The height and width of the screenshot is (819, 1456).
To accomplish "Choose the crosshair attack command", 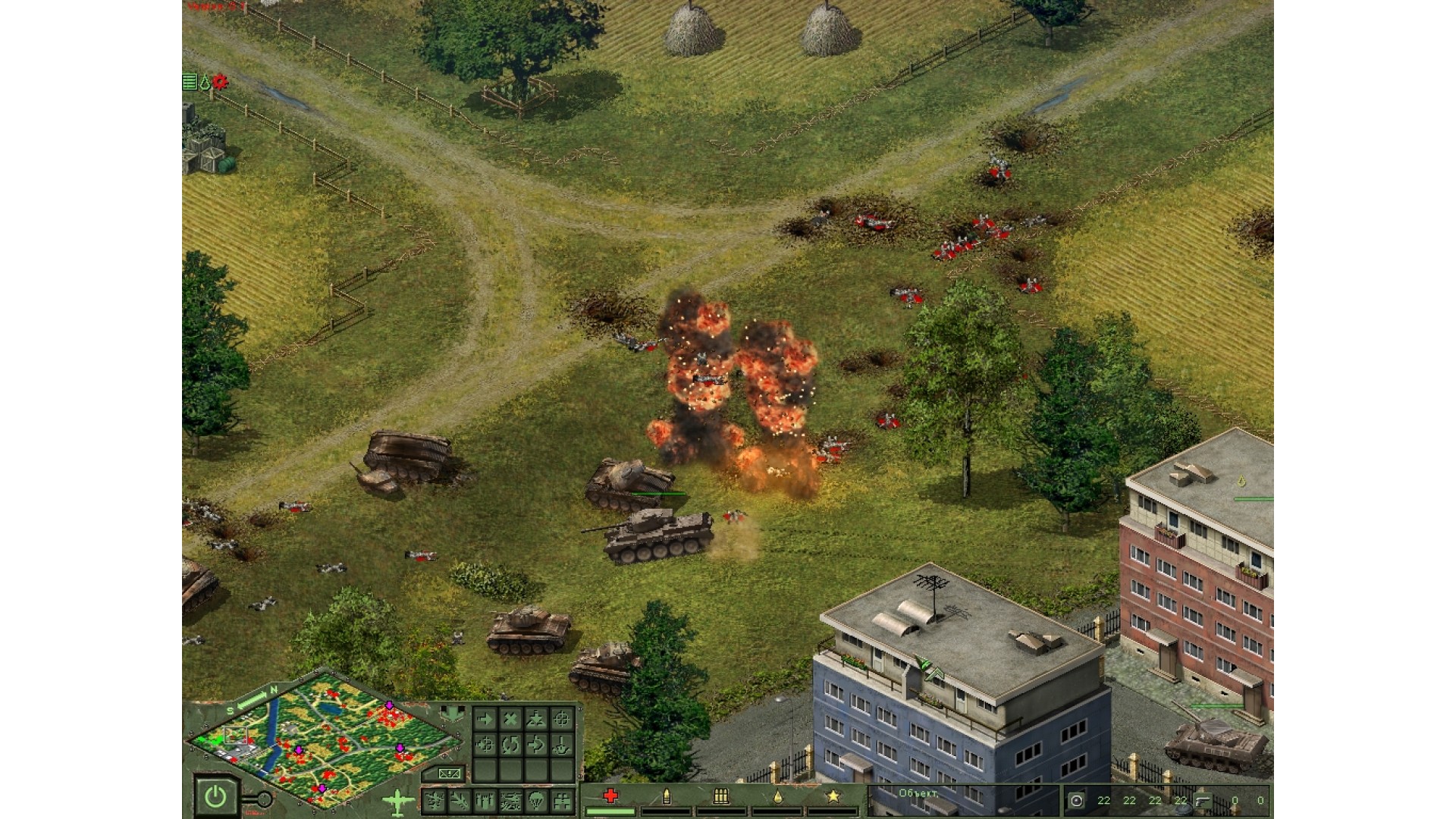I will [x=562, y=718].
